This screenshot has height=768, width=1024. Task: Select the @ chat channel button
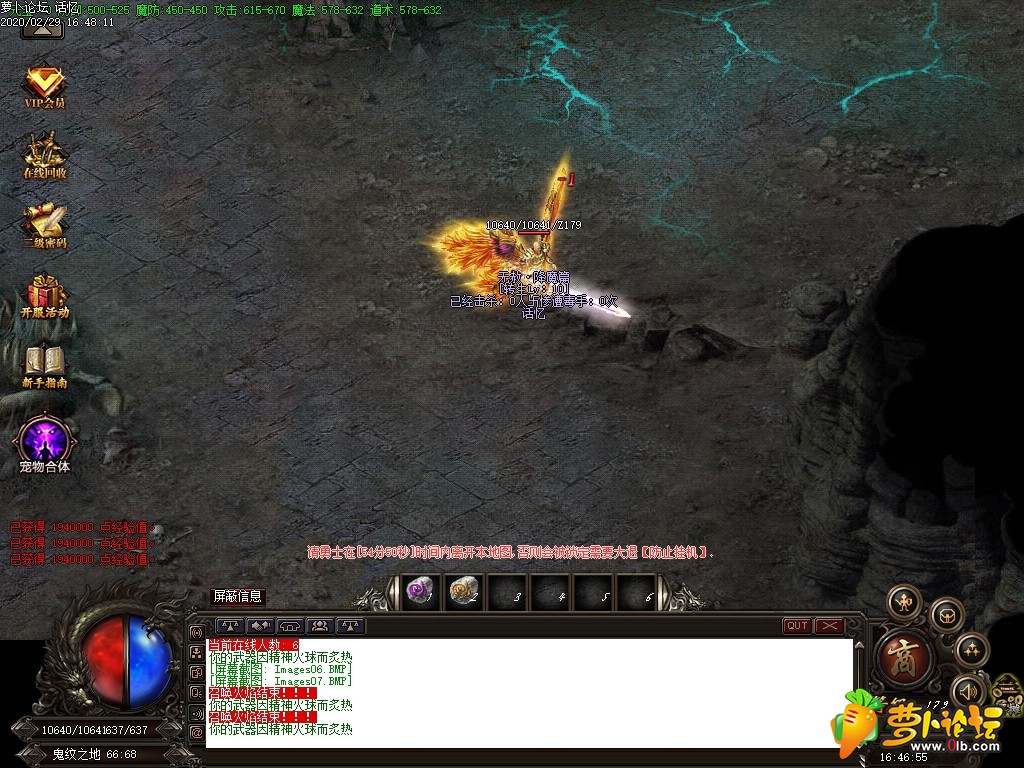(x=196, y=732)
